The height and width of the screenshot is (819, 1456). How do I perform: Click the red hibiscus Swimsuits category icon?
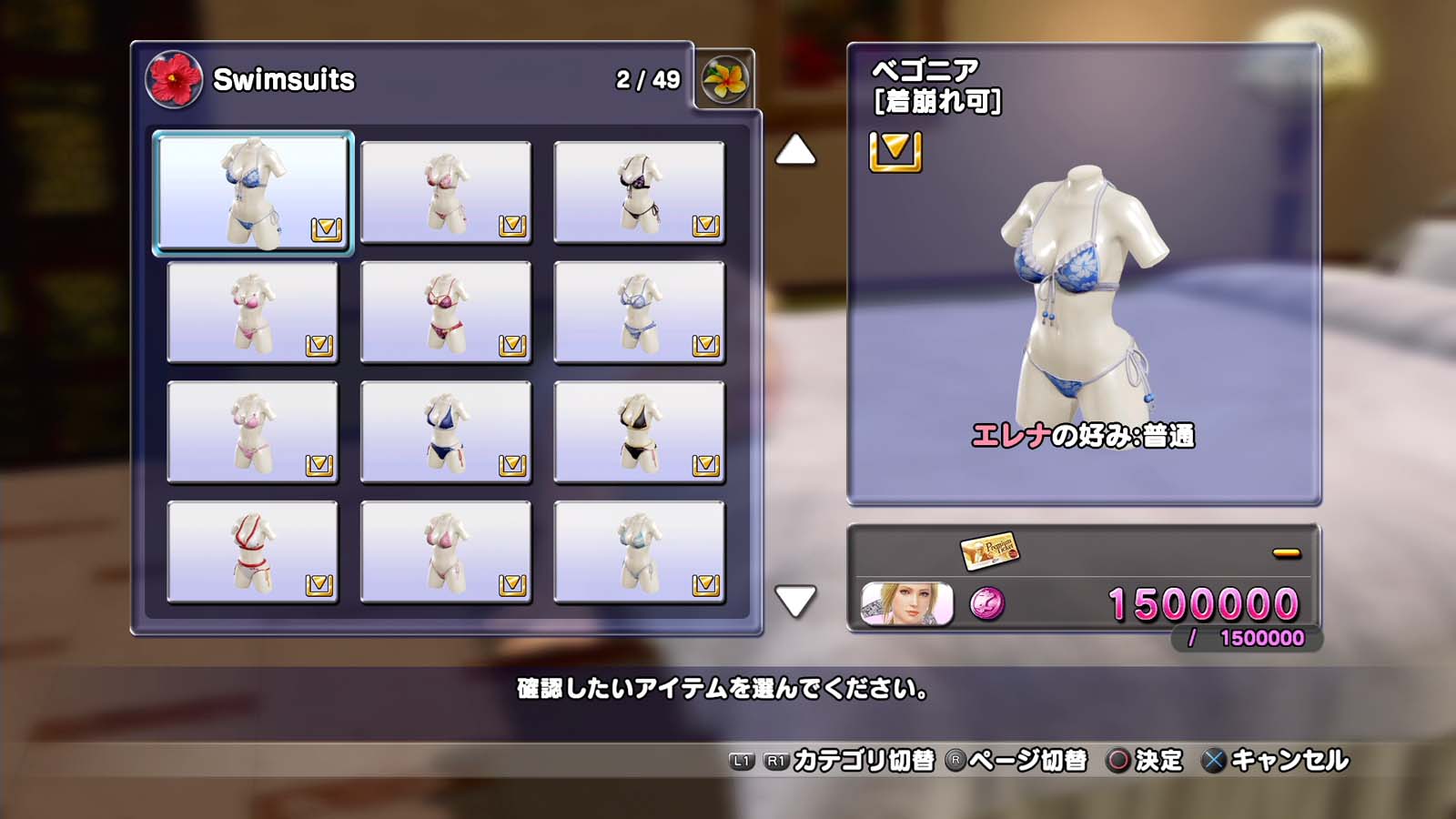[x=174, y=79]
